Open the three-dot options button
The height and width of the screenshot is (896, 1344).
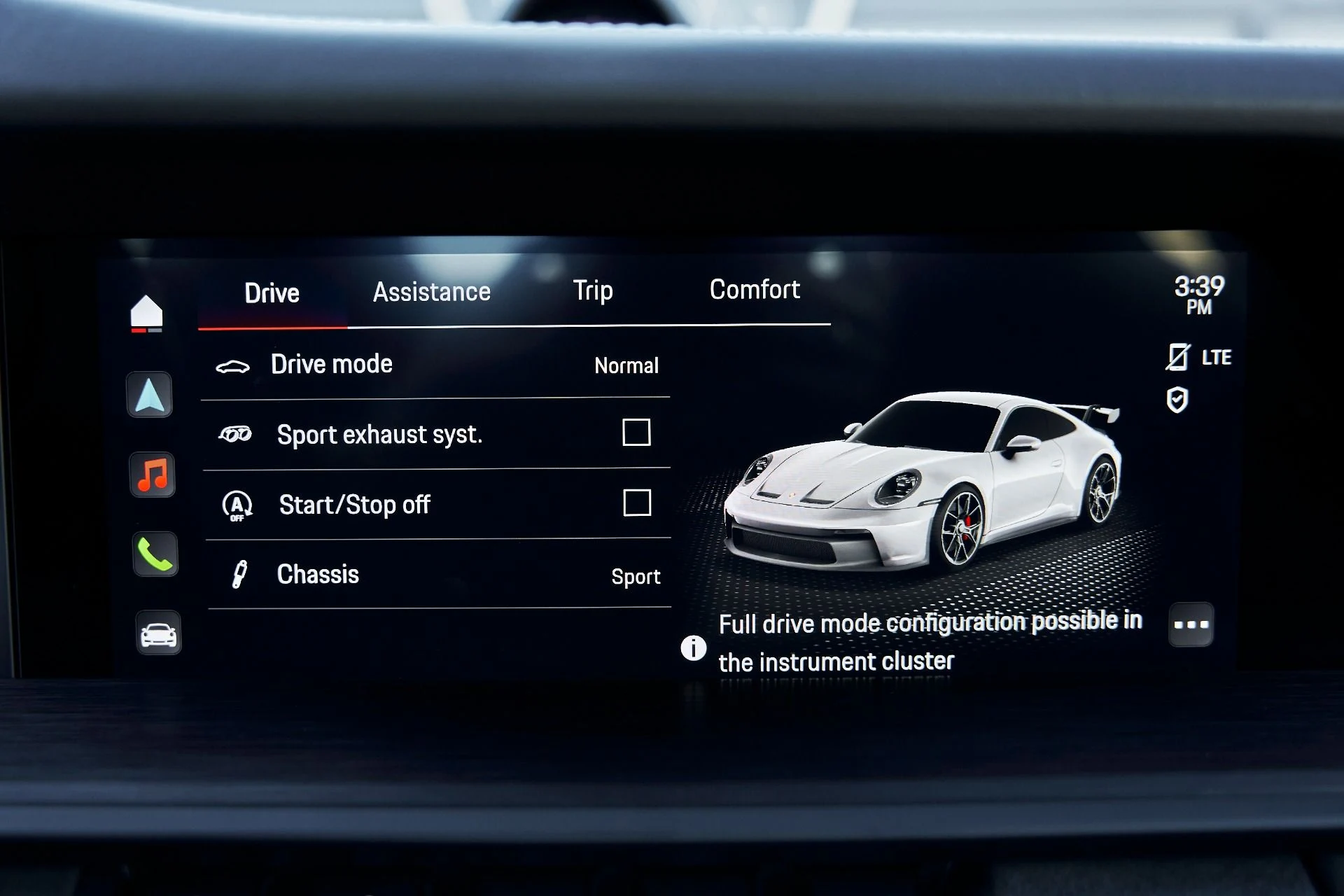tap(1191, 624)
